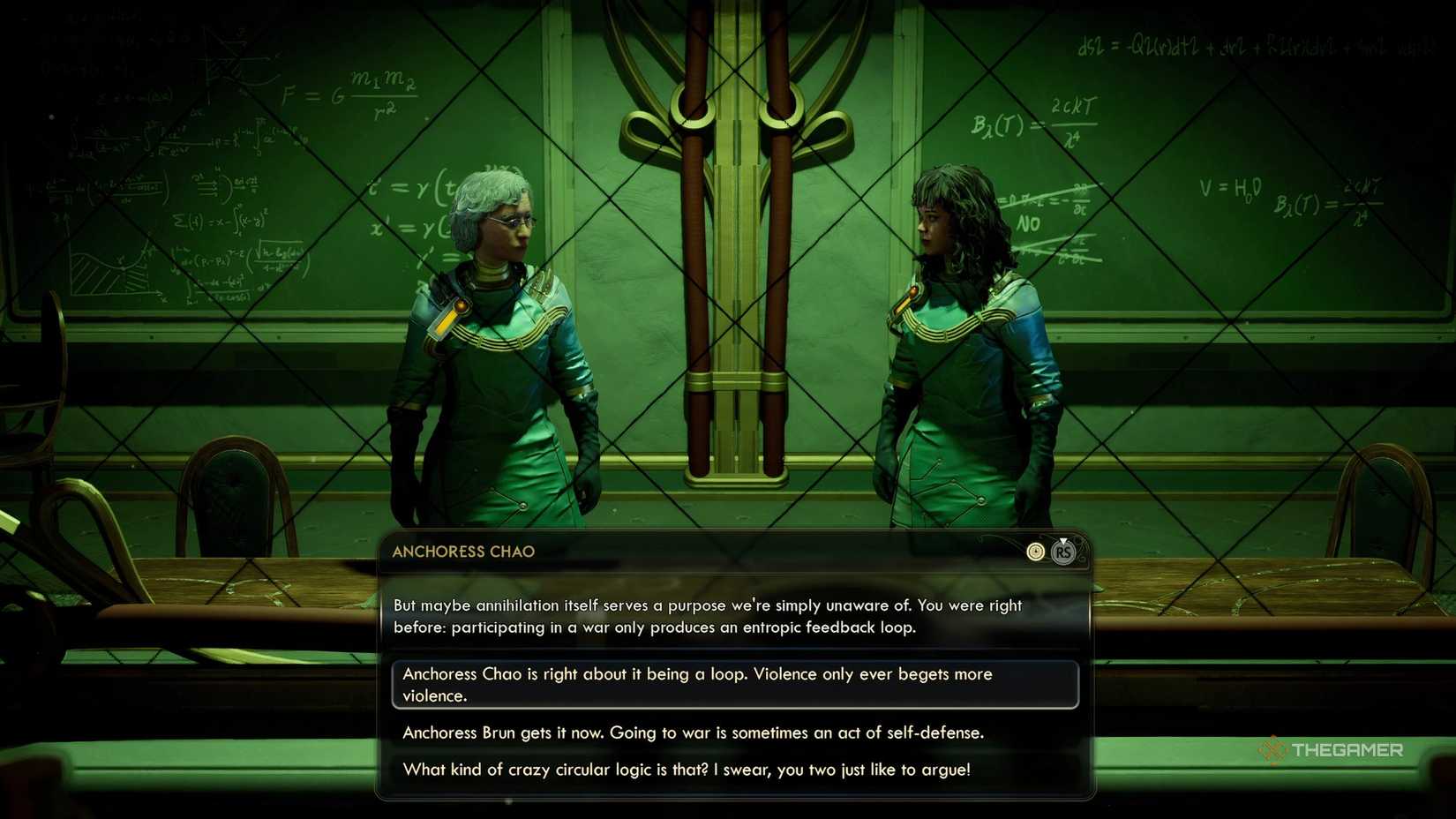This screenshot has height=819, width=1456.
Task: Click the dark RS thumbstick glyph
Action: click(x=1063, y=553)
